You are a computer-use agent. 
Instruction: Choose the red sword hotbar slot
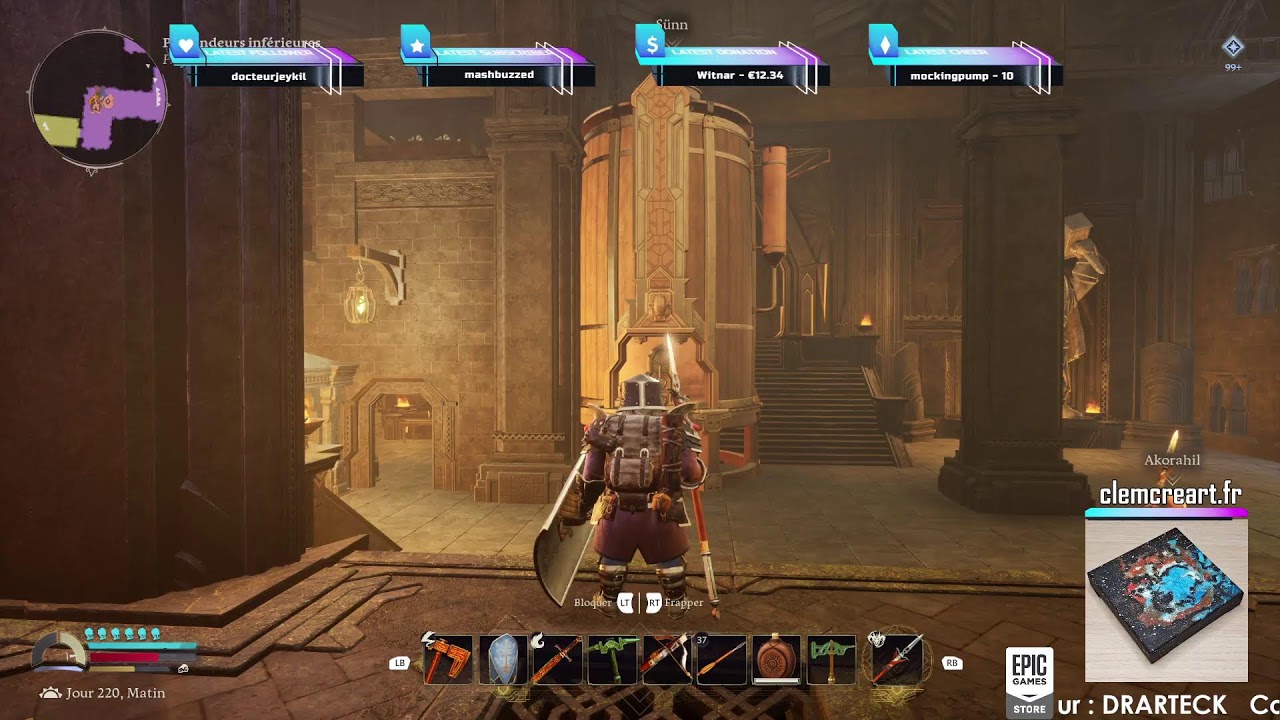(x=557, y=660)
